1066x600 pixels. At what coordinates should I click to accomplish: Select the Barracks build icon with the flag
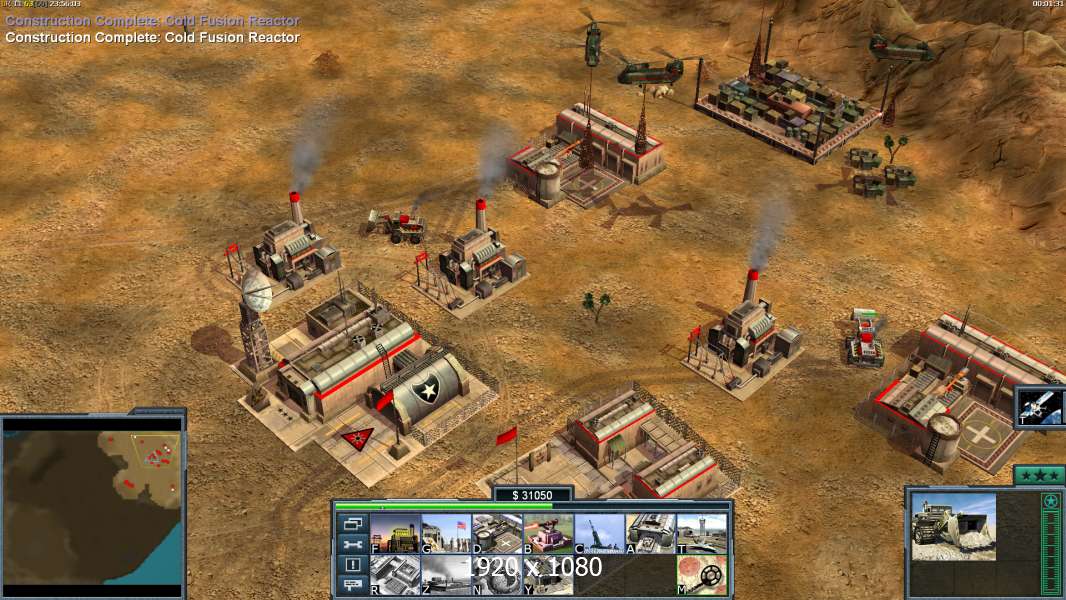click(446, 533)
